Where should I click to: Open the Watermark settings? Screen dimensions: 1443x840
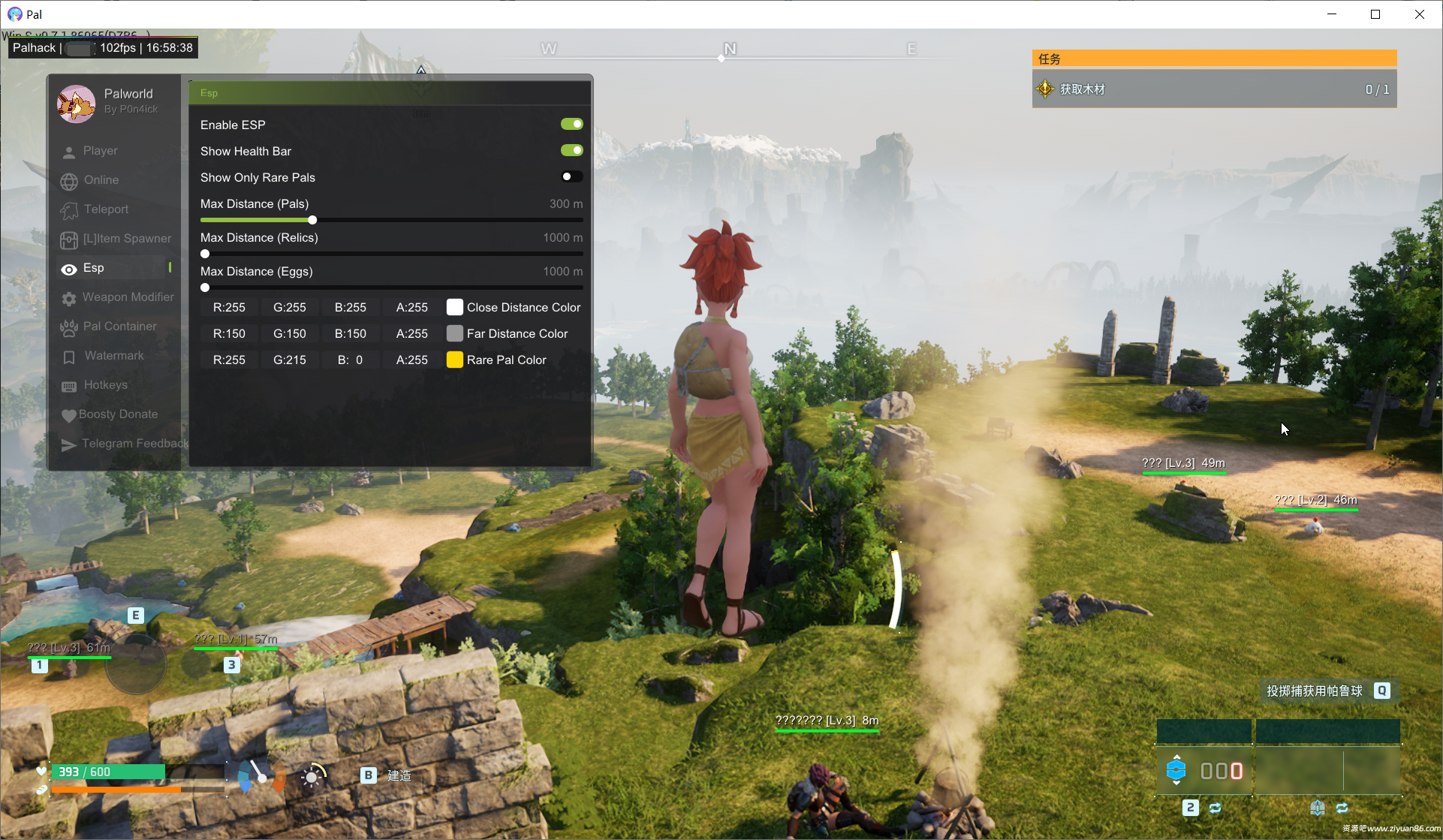(x=113, y=356)
